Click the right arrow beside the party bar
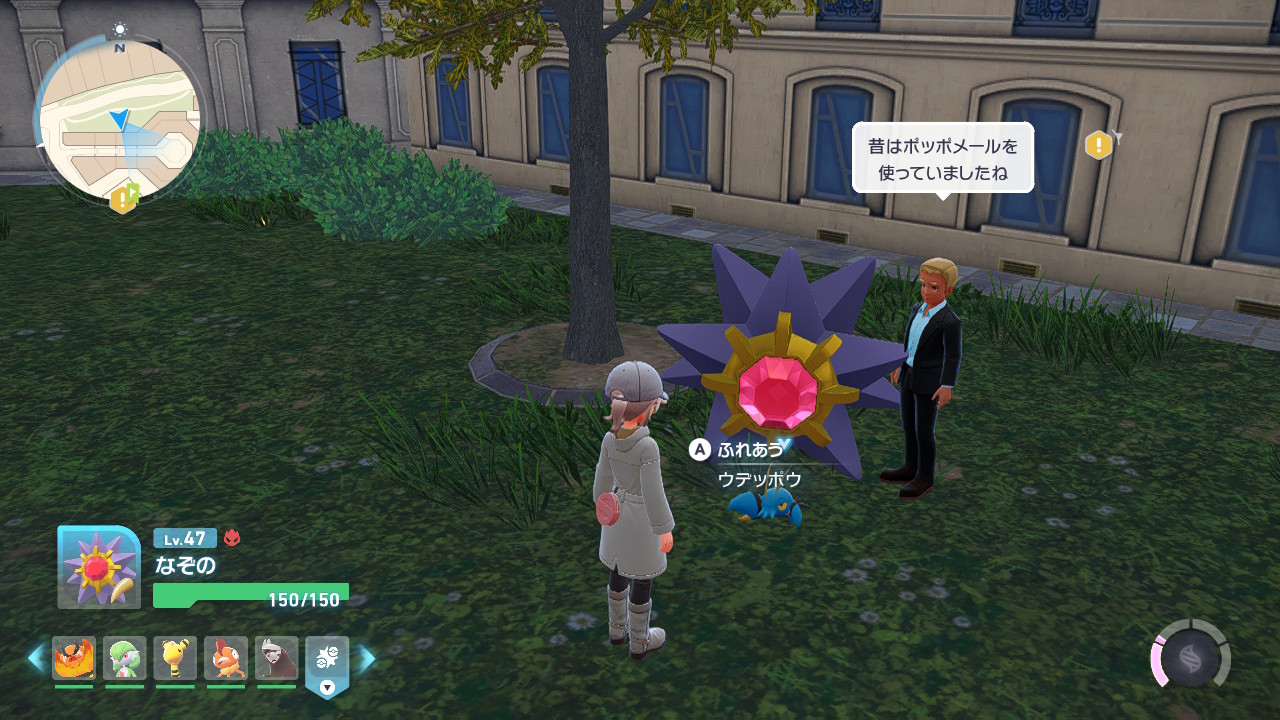 tap(367, 658)
